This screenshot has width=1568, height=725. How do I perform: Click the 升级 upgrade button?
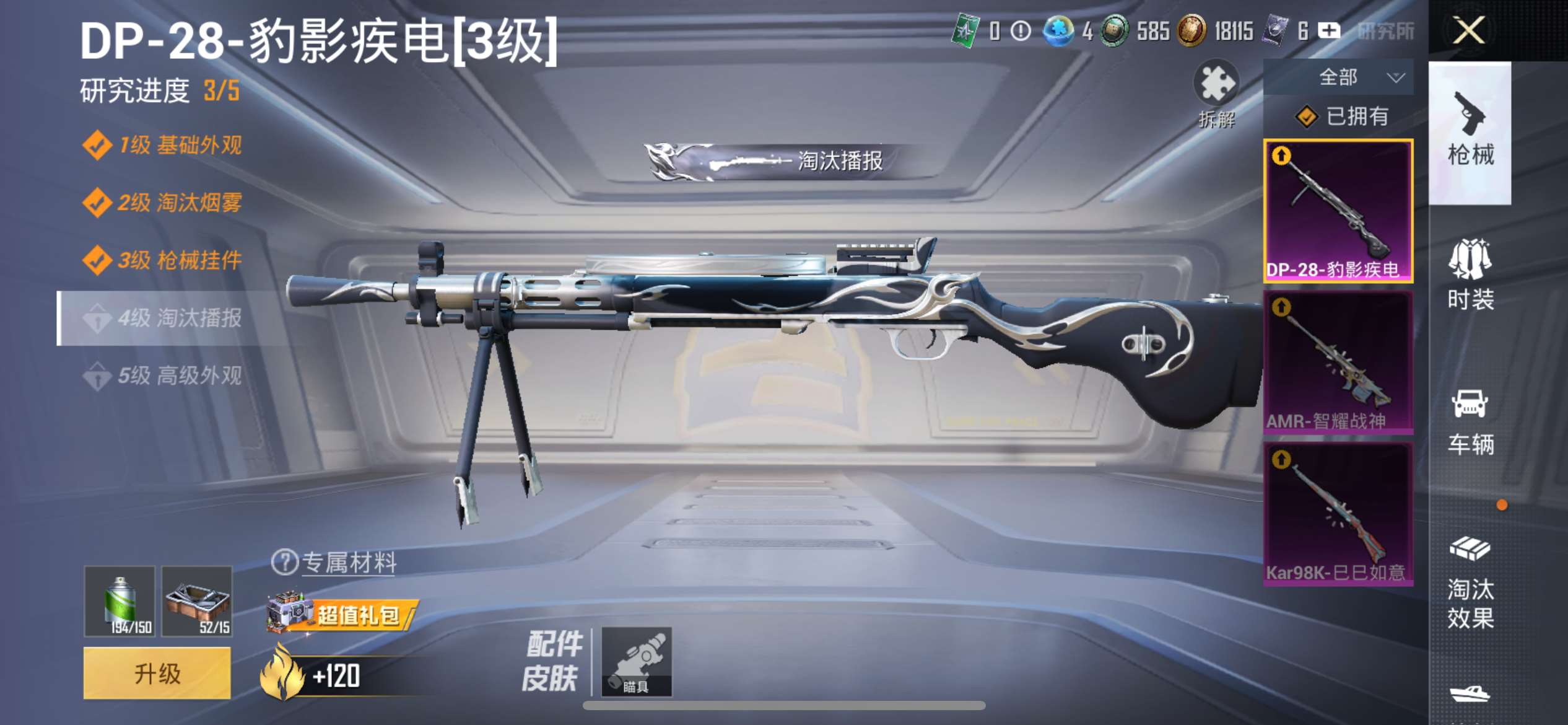[157, 674]
